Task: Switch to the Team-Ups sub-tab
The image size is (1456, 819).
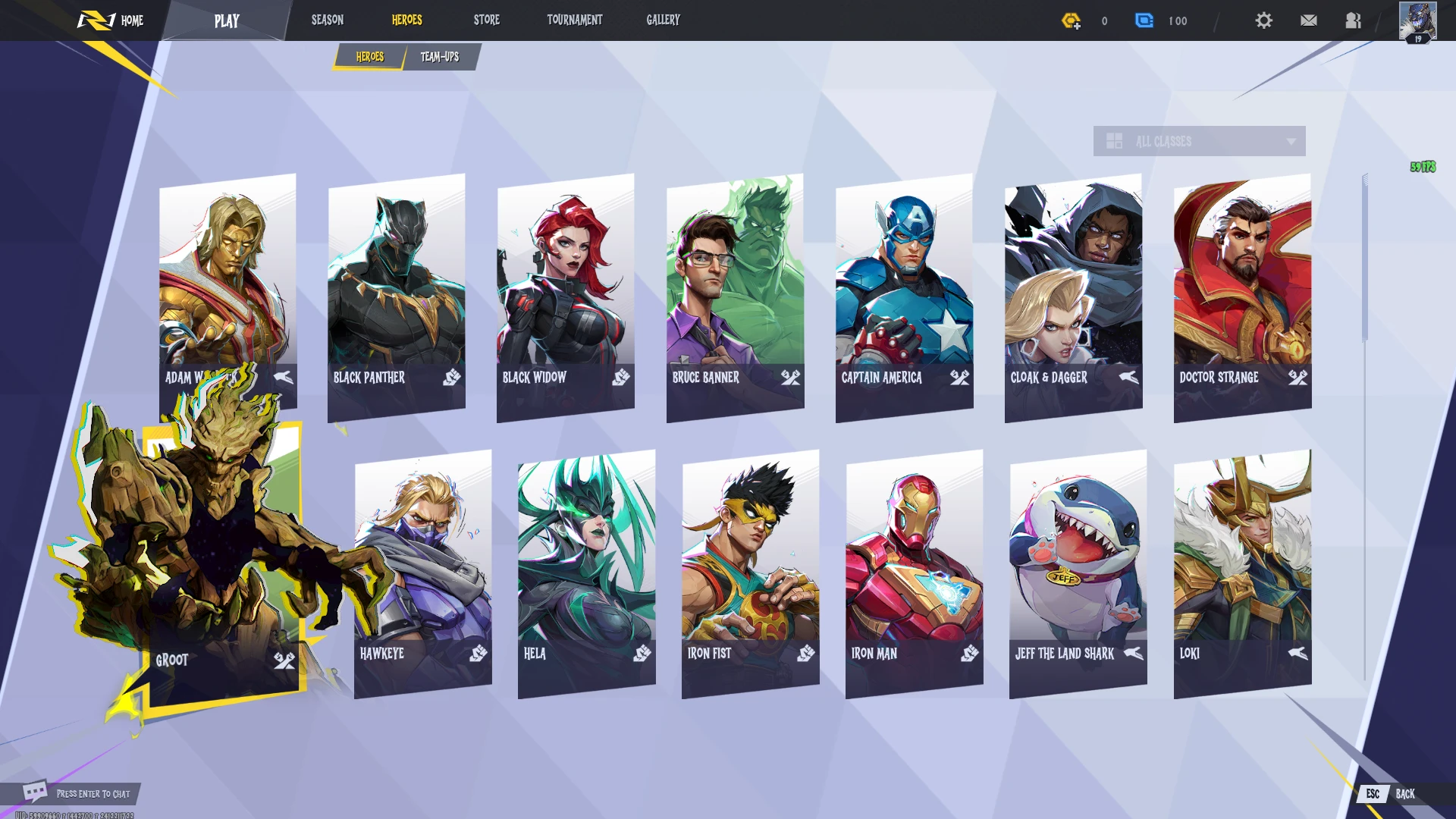Action: pos(440,57)
